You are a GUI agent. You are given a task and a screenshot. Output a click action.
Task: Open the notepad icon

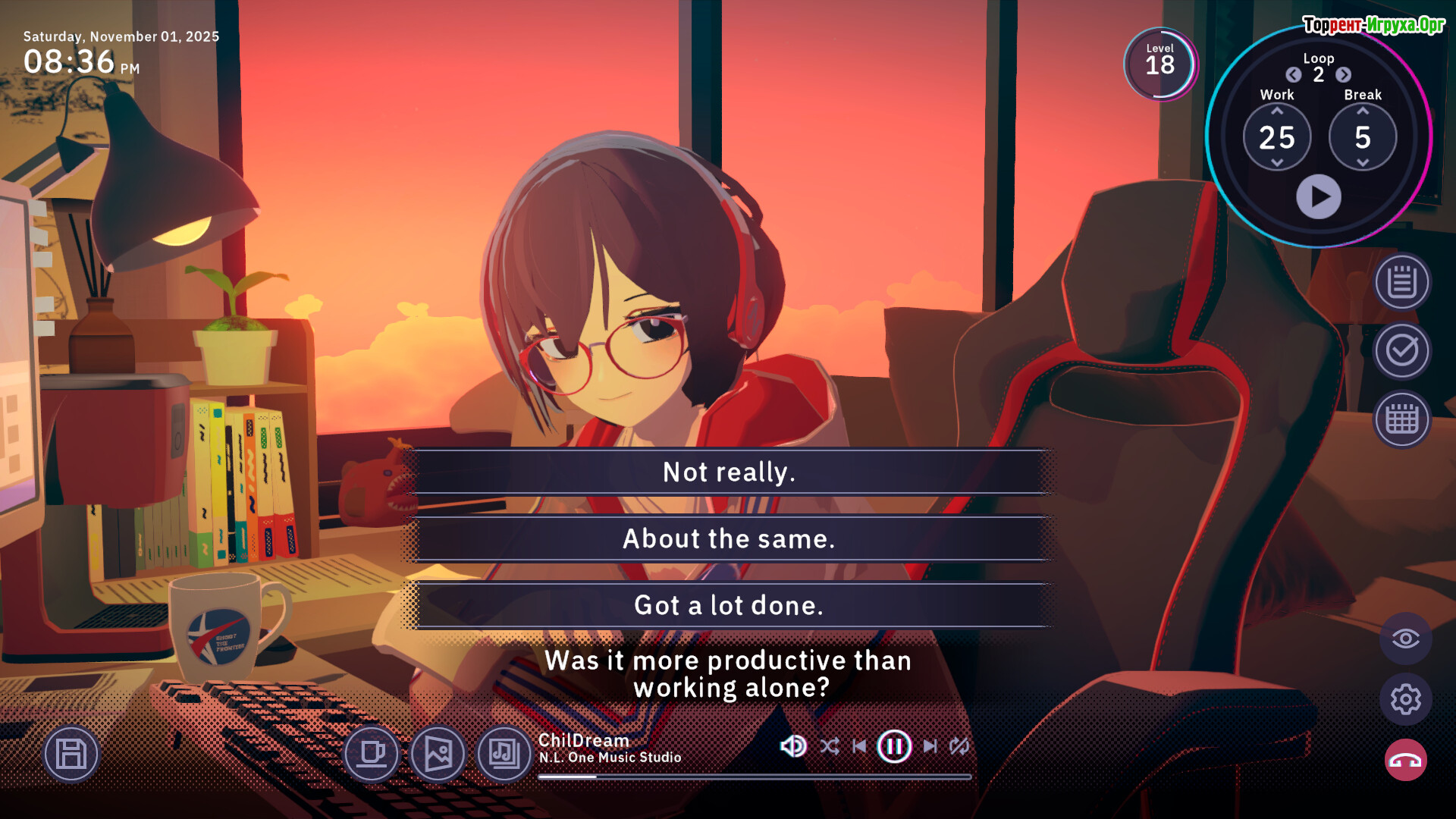point(1402,283)
